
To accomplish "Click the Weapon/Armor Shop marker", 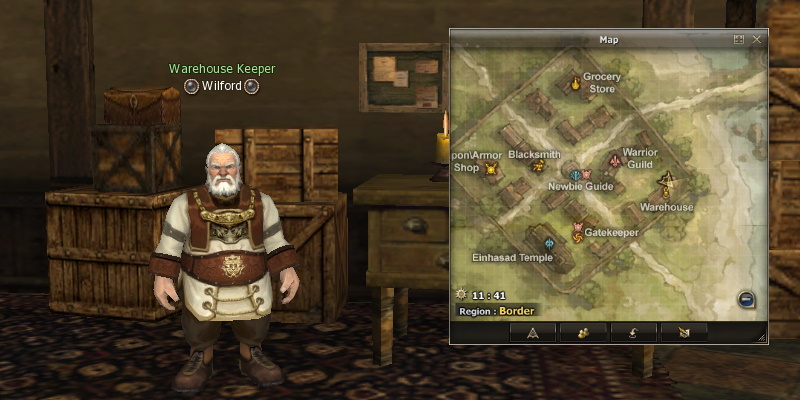I will 491,169.
